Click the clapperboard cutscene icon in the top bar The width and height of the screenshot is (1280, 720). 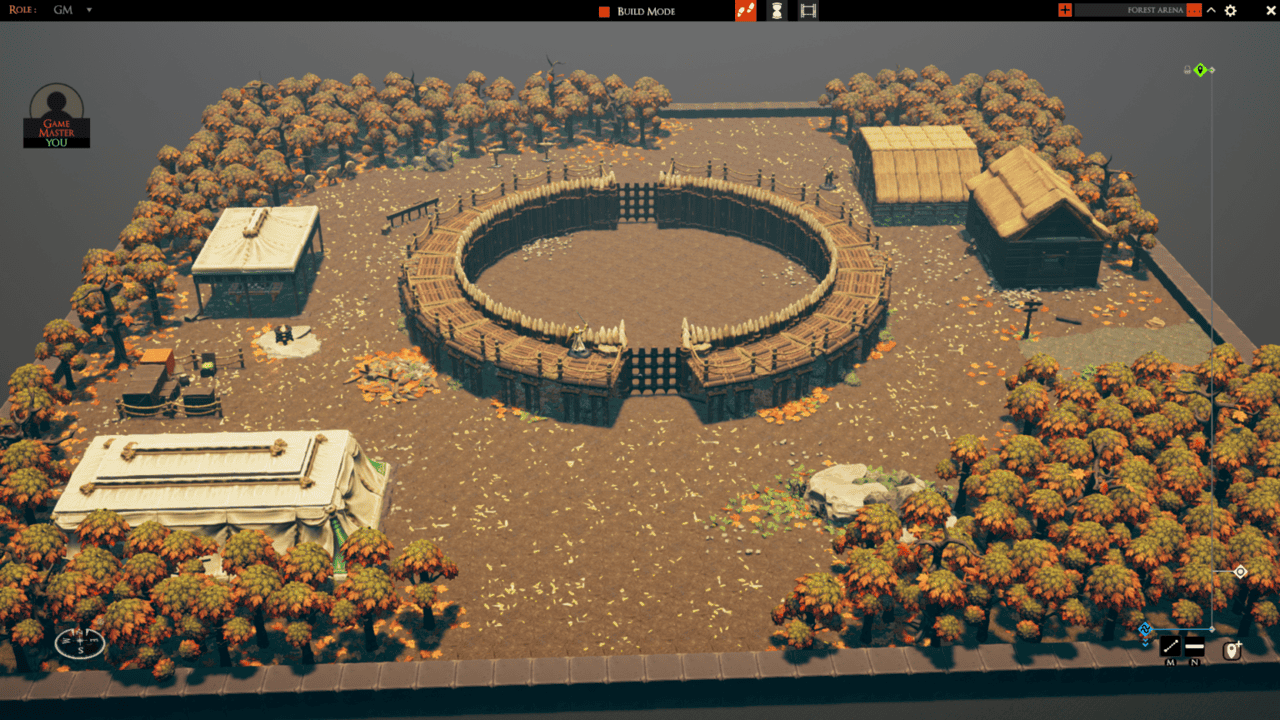pyautogui.click(x=807, y=10)
